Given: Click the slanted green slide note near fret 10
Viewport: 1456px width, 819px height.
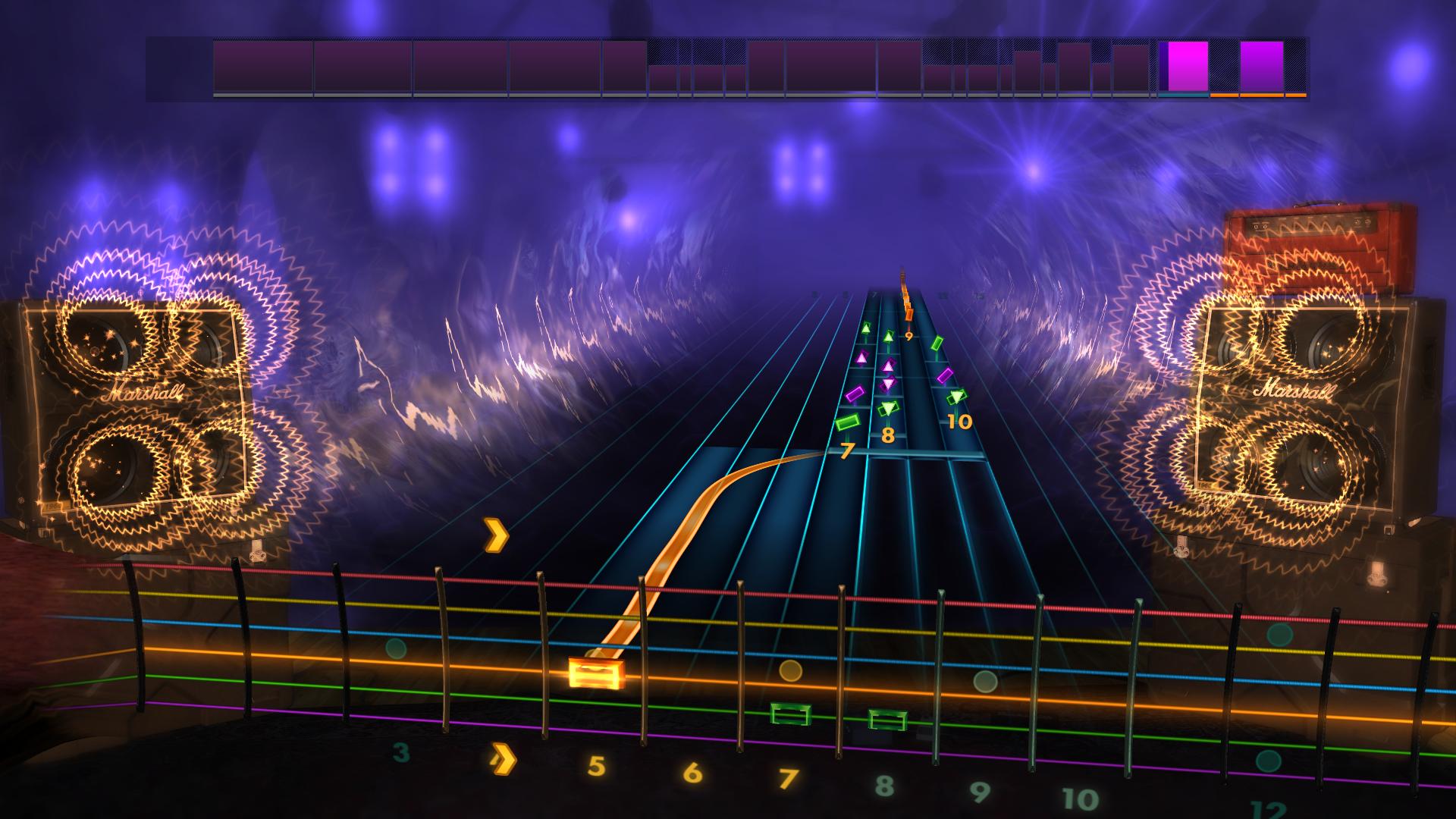Looking at the screenshot, I should [938, 344].
